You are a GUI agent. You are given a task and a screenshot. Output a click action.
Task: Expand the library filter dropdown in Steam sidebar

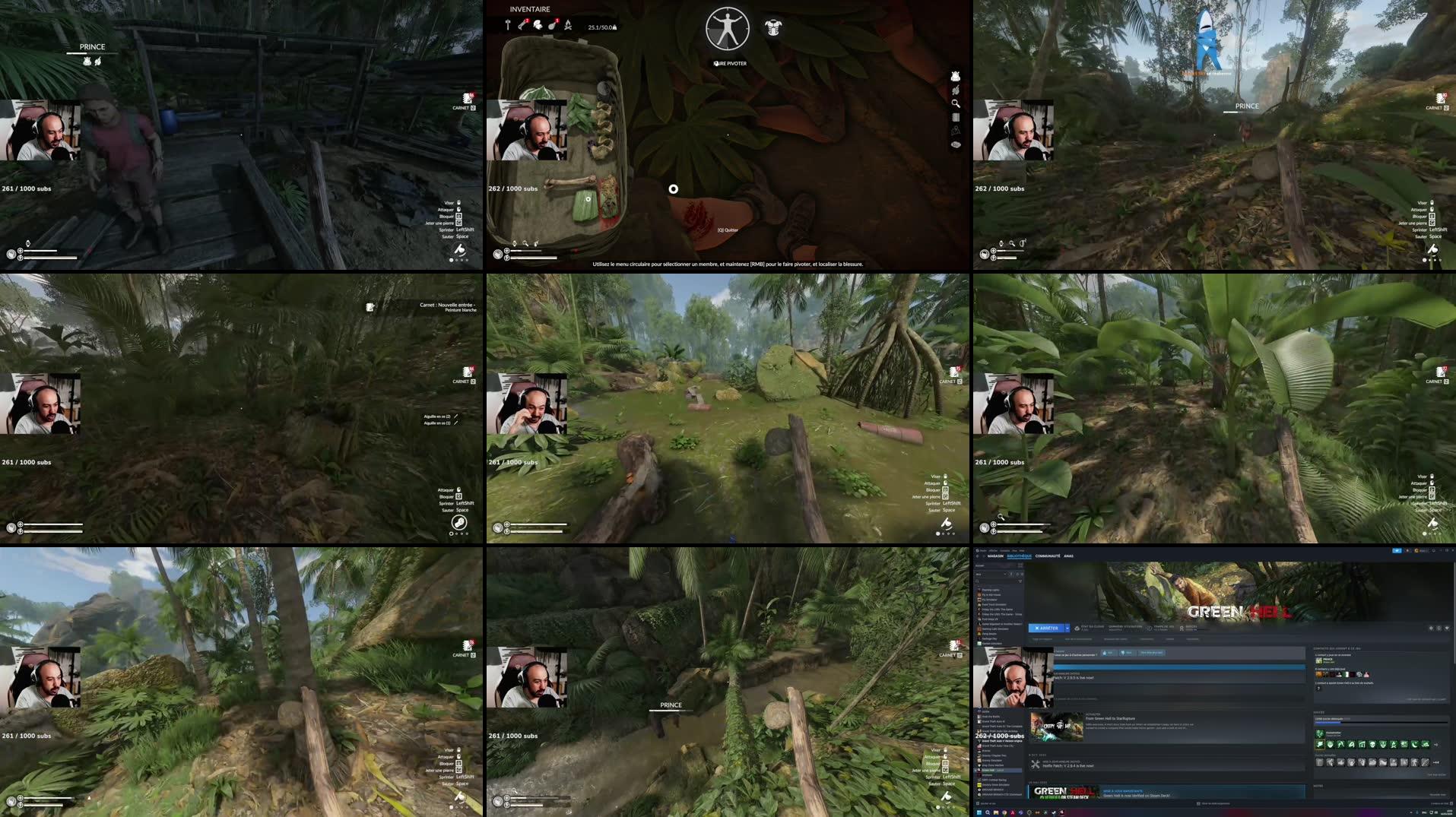[x=1005, y=574]
